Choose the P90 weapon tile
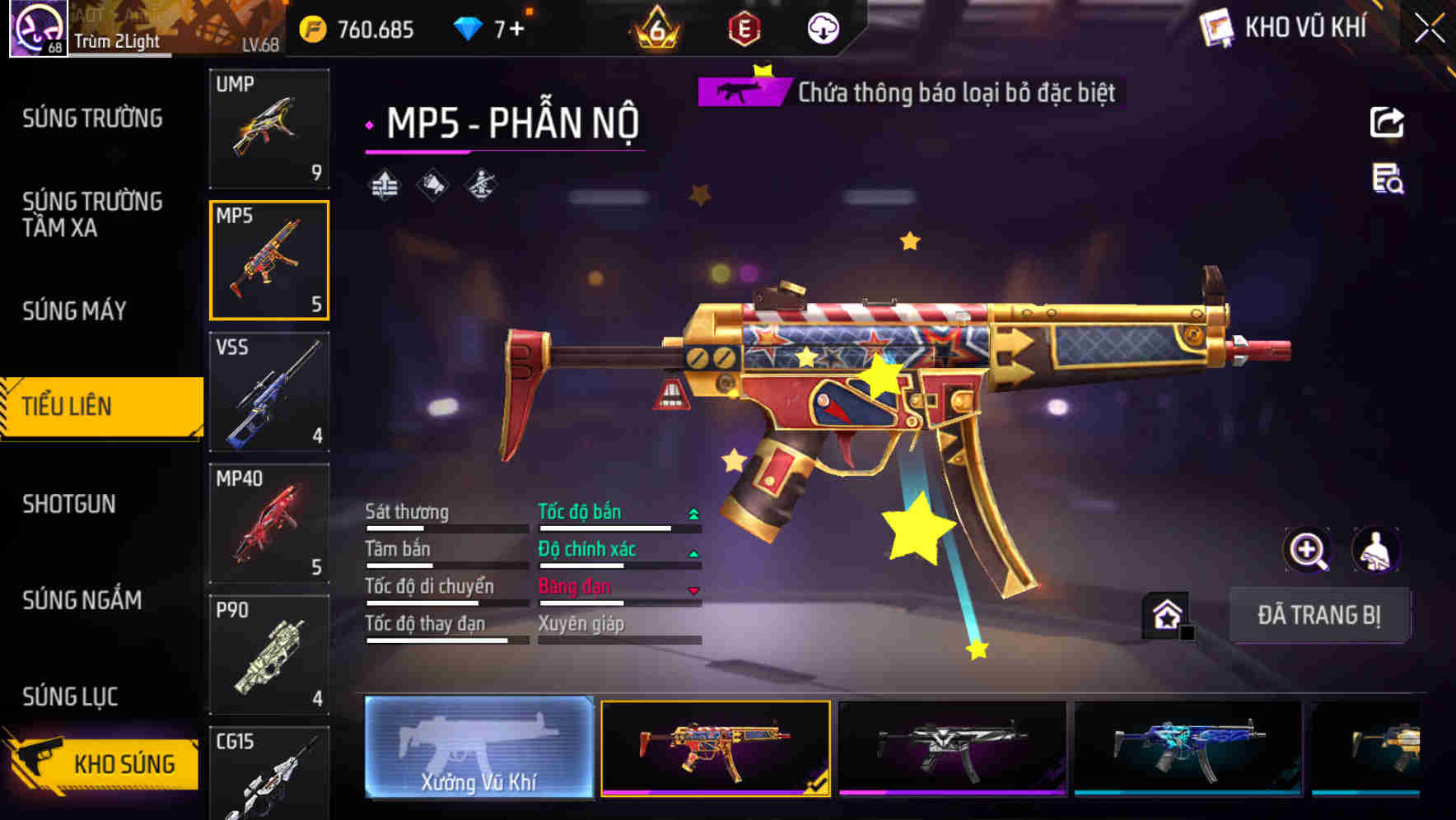1456x820 pixels. point(269,655)
